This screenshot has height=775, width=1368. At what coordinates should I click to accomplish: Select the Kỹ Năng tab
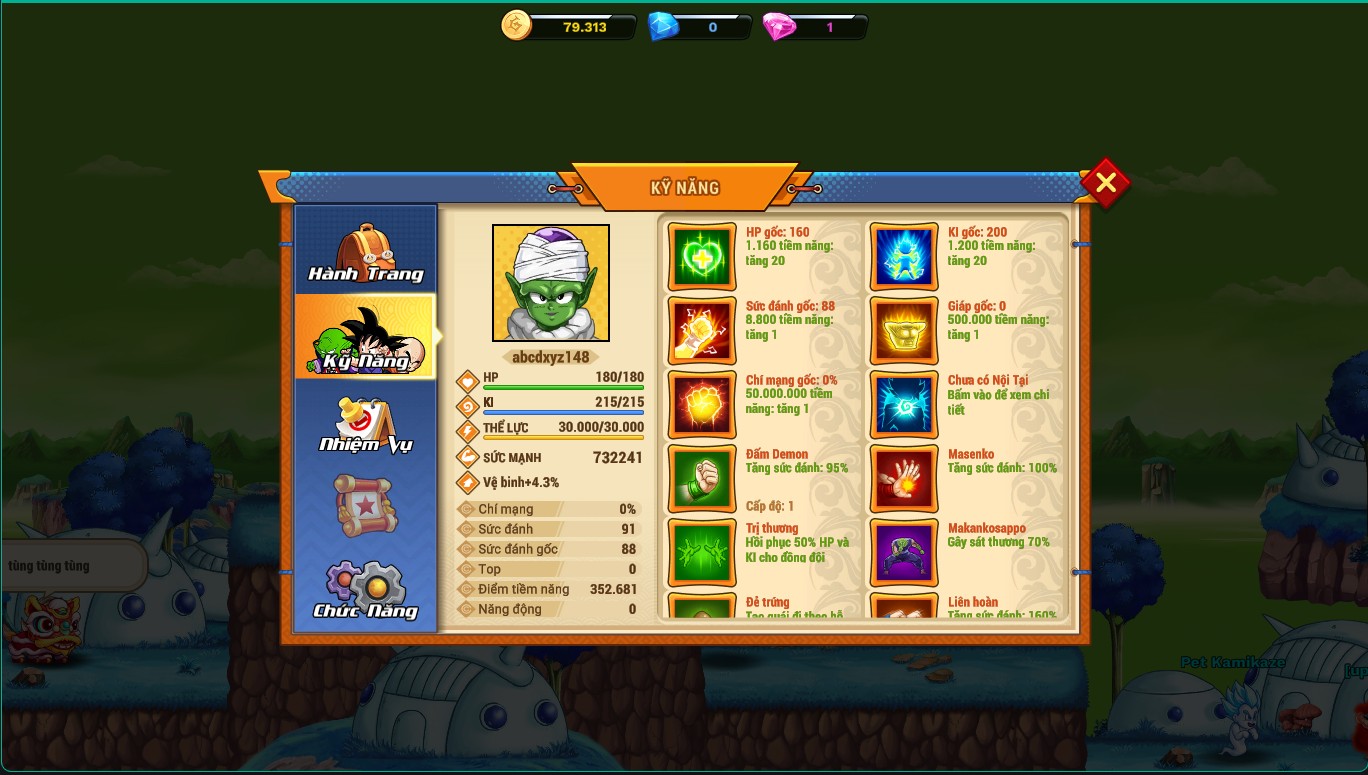tap(366, 338)
